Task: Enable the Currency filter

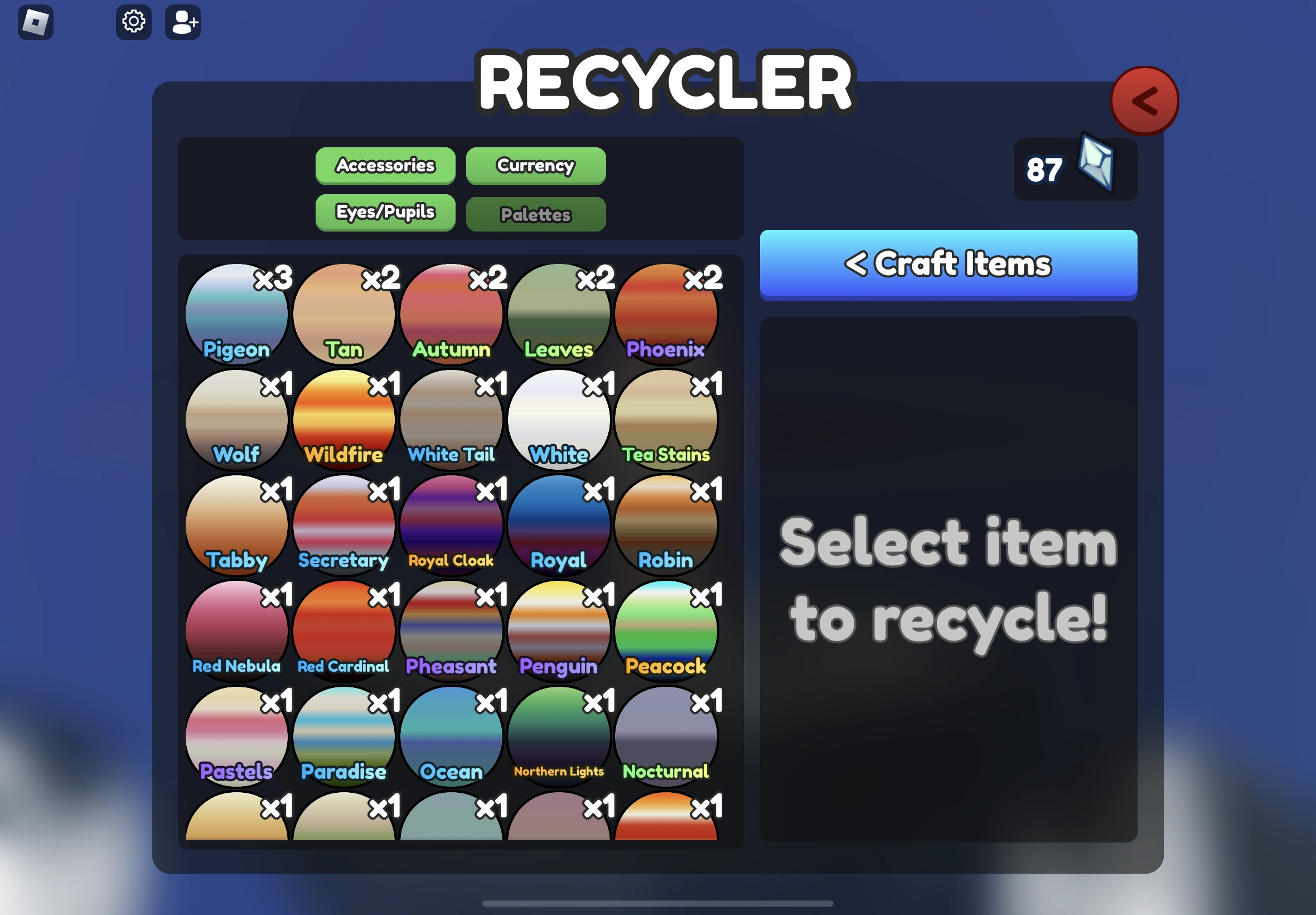Action: [535, 166]
